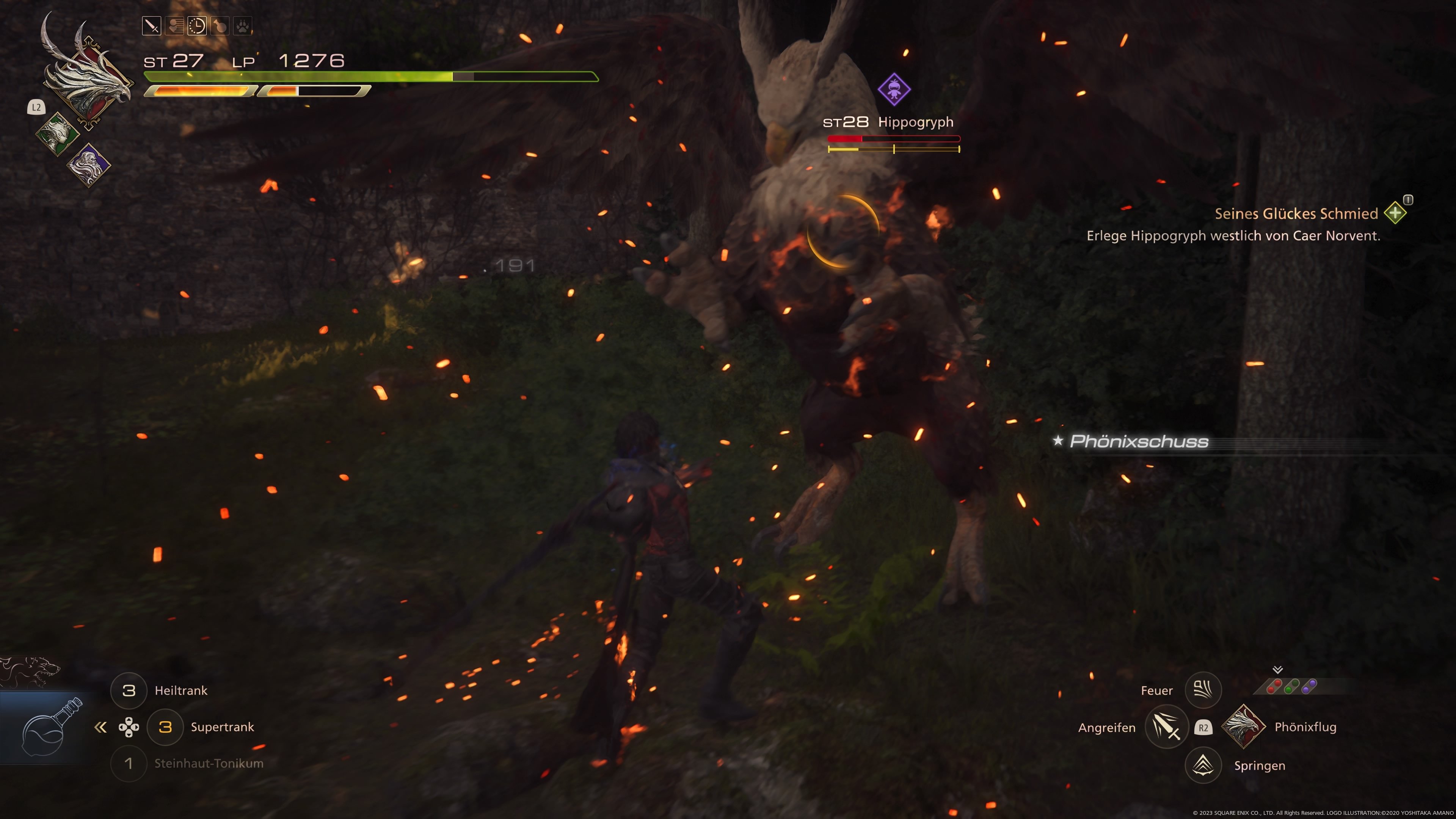Open the Seines Glückes Schmied quest tracker
This screenshot has height=819, width=1456.
tap(1296, 213)
